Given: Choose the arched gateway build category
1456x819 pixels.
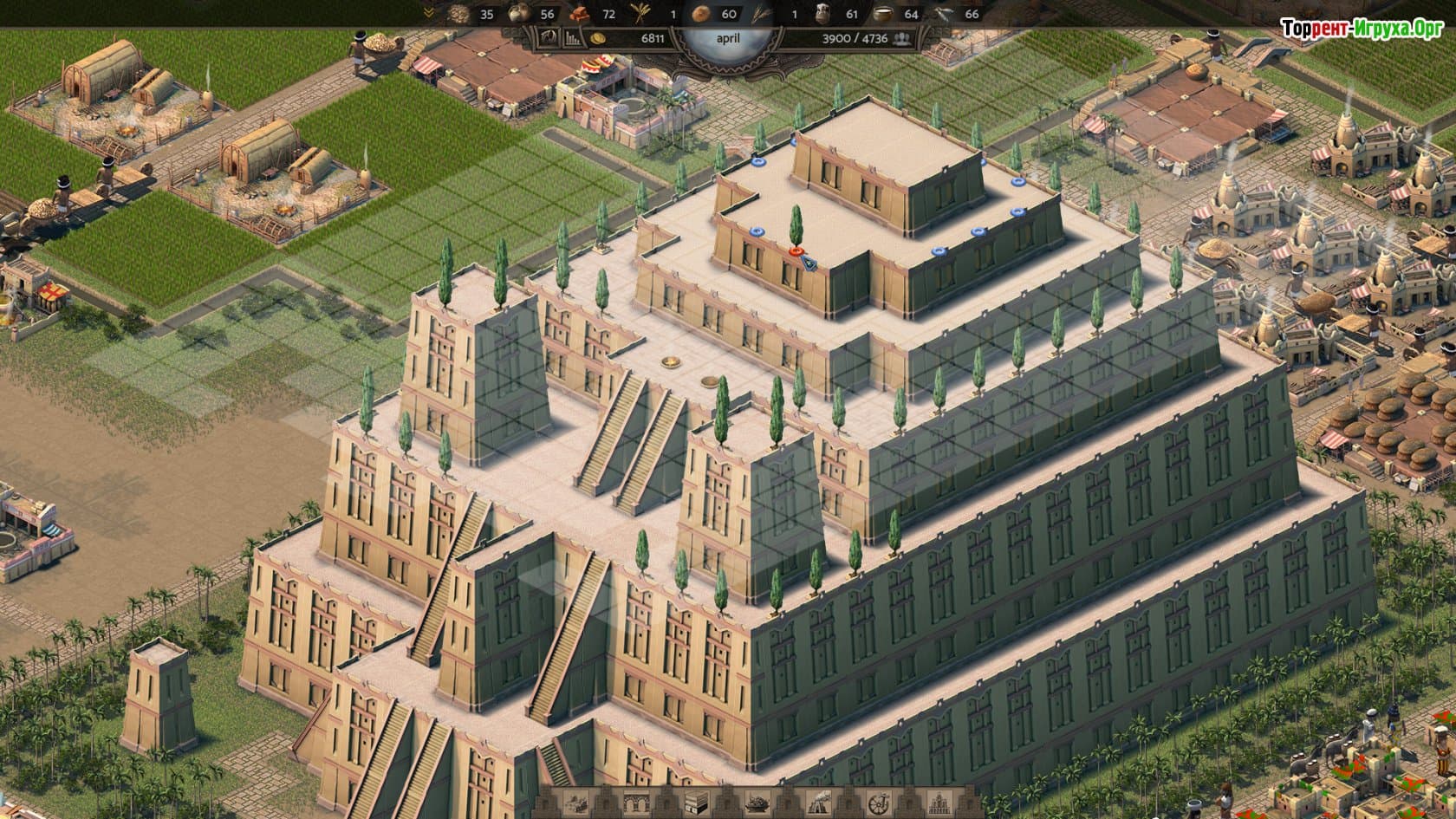Looking at the screenshot, I should coord(636,803).
